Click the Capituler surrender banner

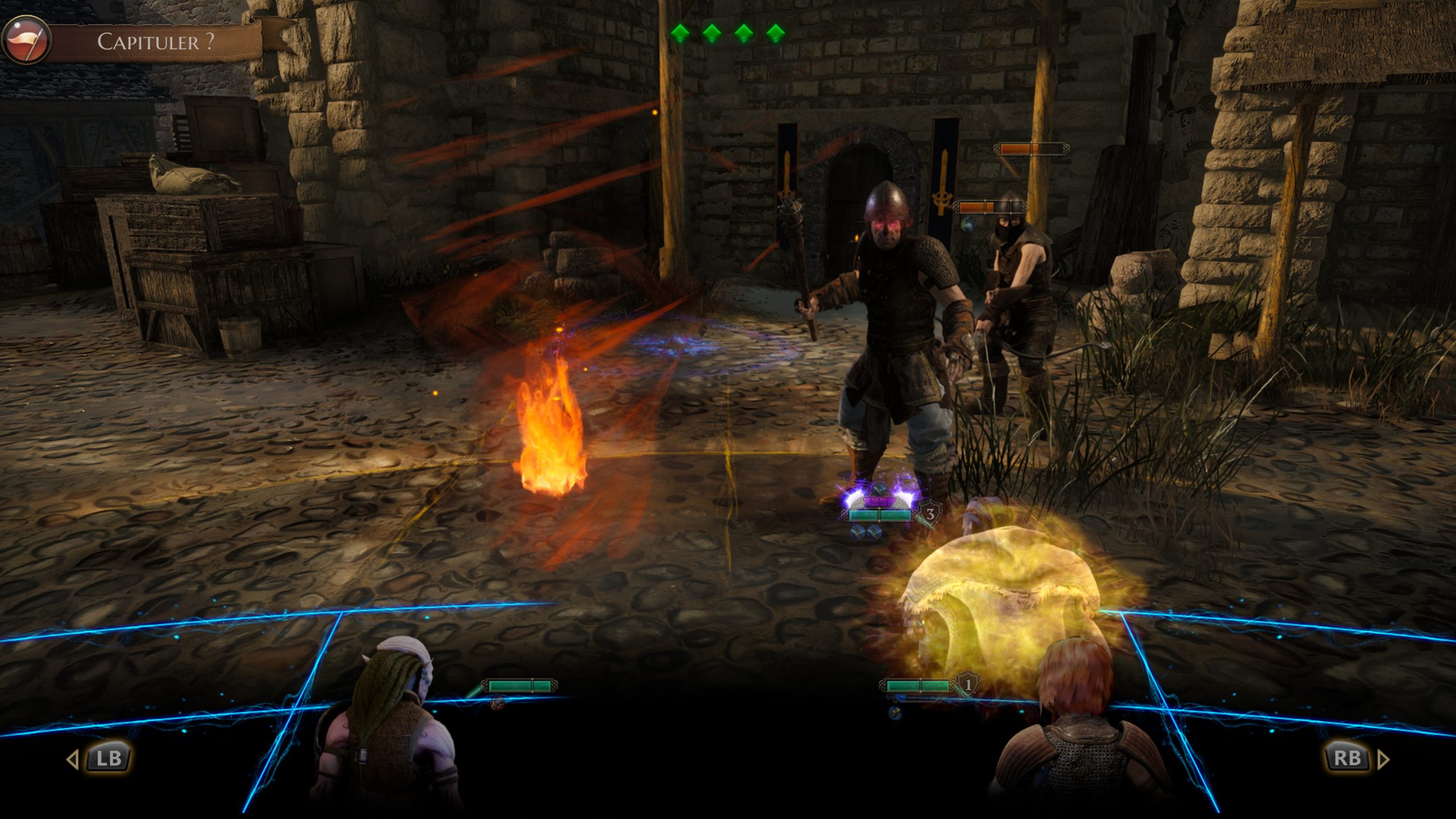(x=156, y=42)
